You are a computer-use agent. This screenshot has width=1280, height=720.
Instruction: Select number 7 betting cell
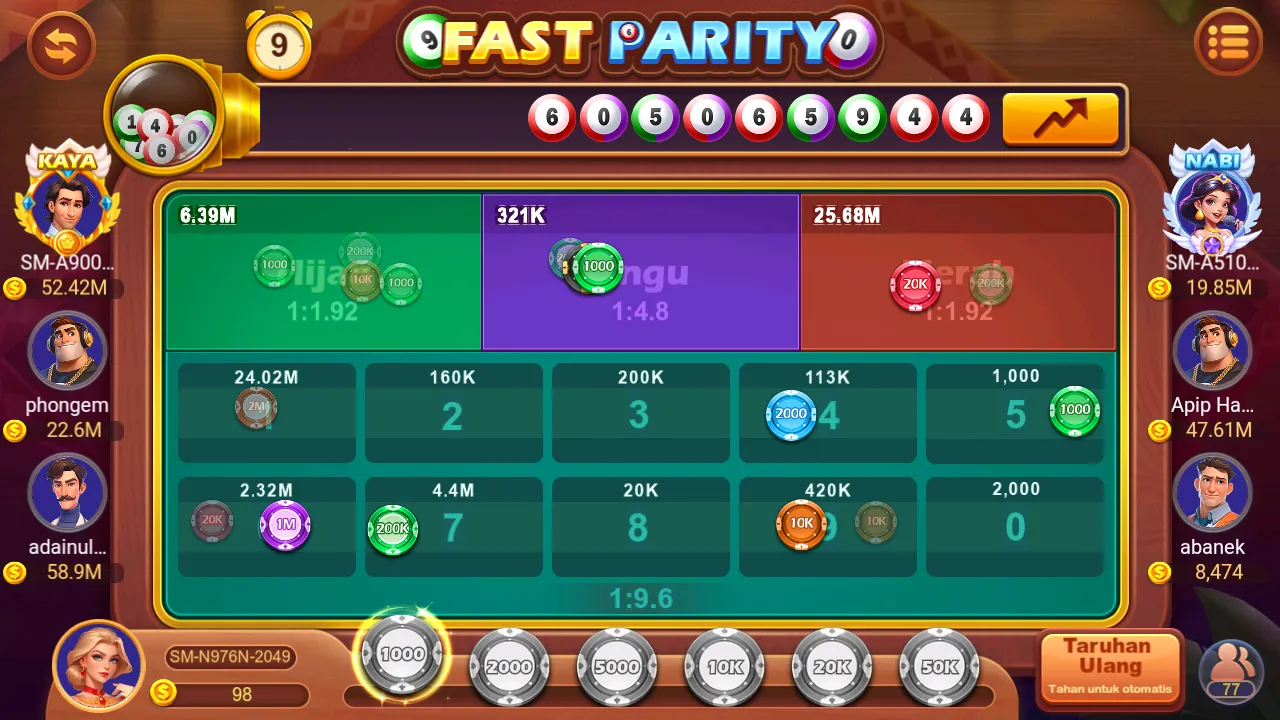(x=453, y=527)
